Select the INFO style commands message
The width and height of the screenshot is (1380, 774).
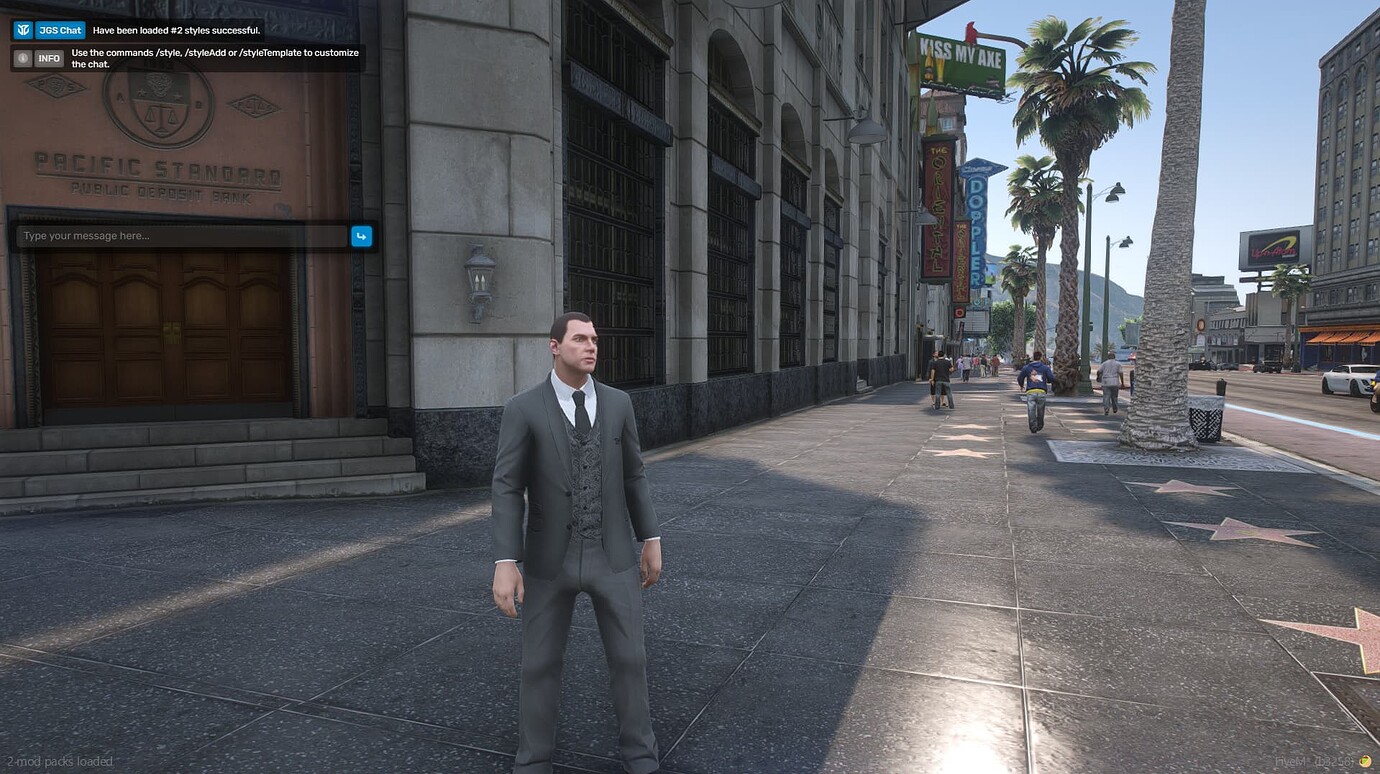point(214,58)
